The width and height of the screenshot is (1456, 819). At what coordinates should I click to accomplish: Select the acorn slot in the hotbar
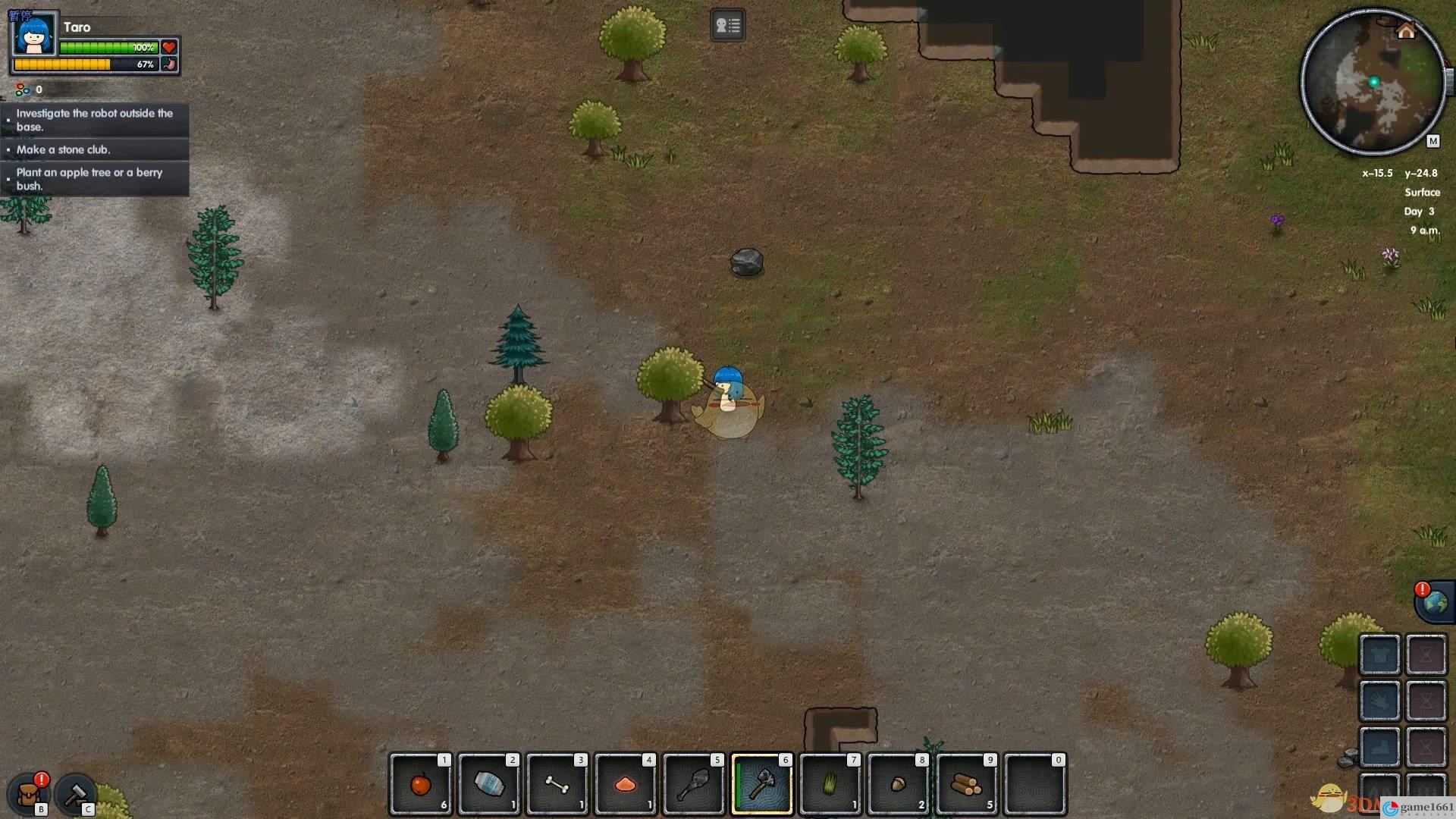898,784
